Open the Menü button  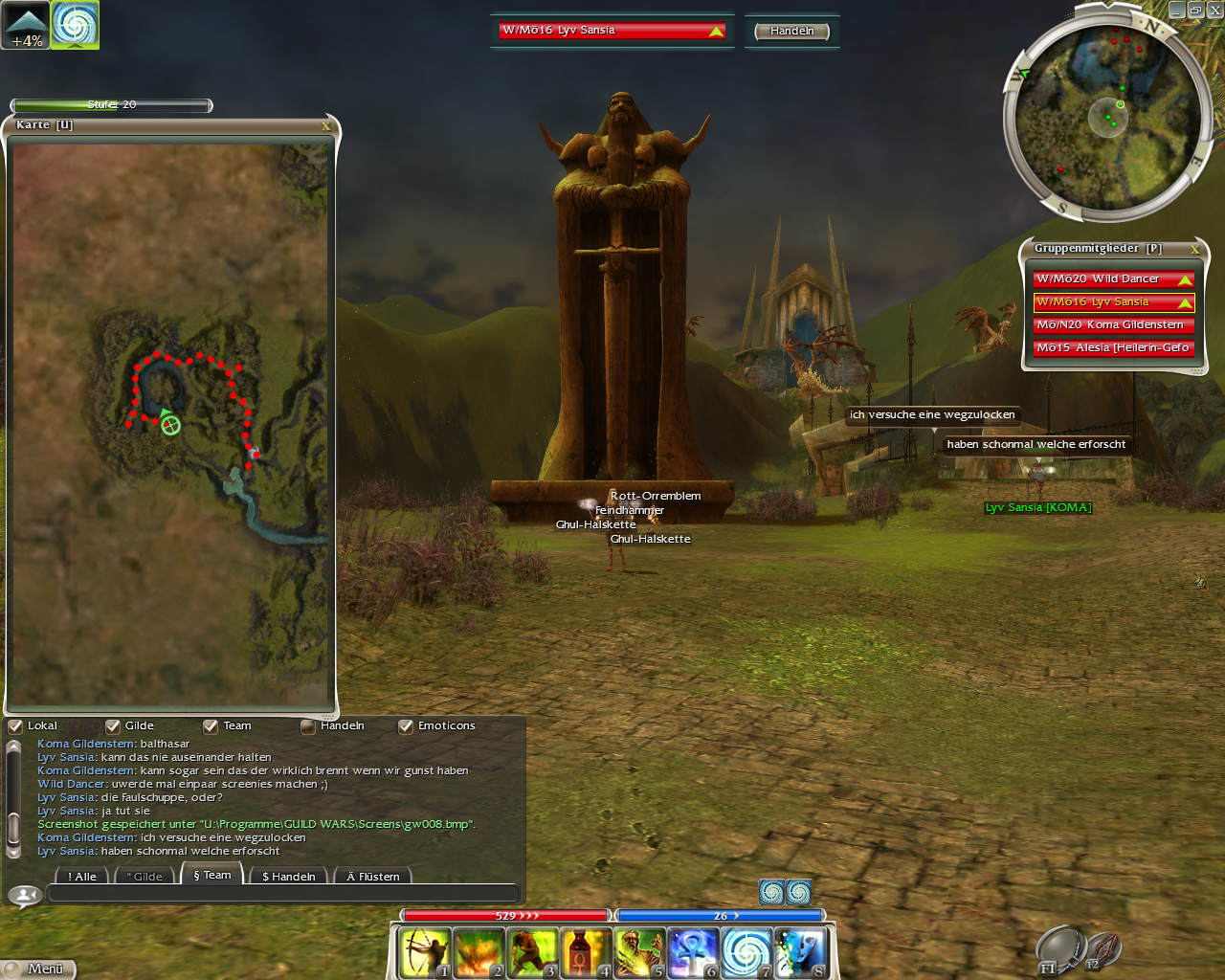[38, 969]
